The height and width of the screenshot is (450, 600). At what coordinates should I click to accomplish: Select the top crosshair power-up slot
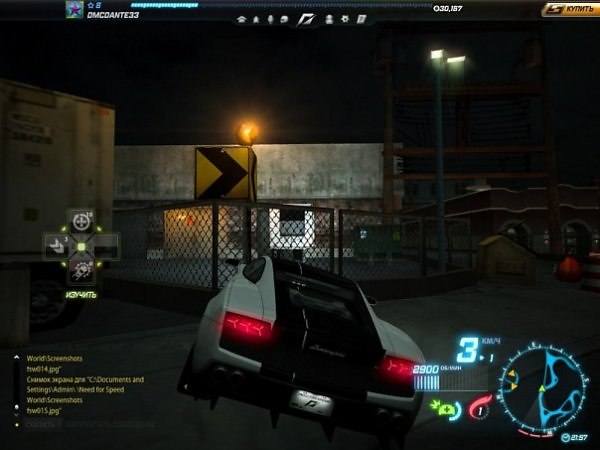click(x=81, y=219)
